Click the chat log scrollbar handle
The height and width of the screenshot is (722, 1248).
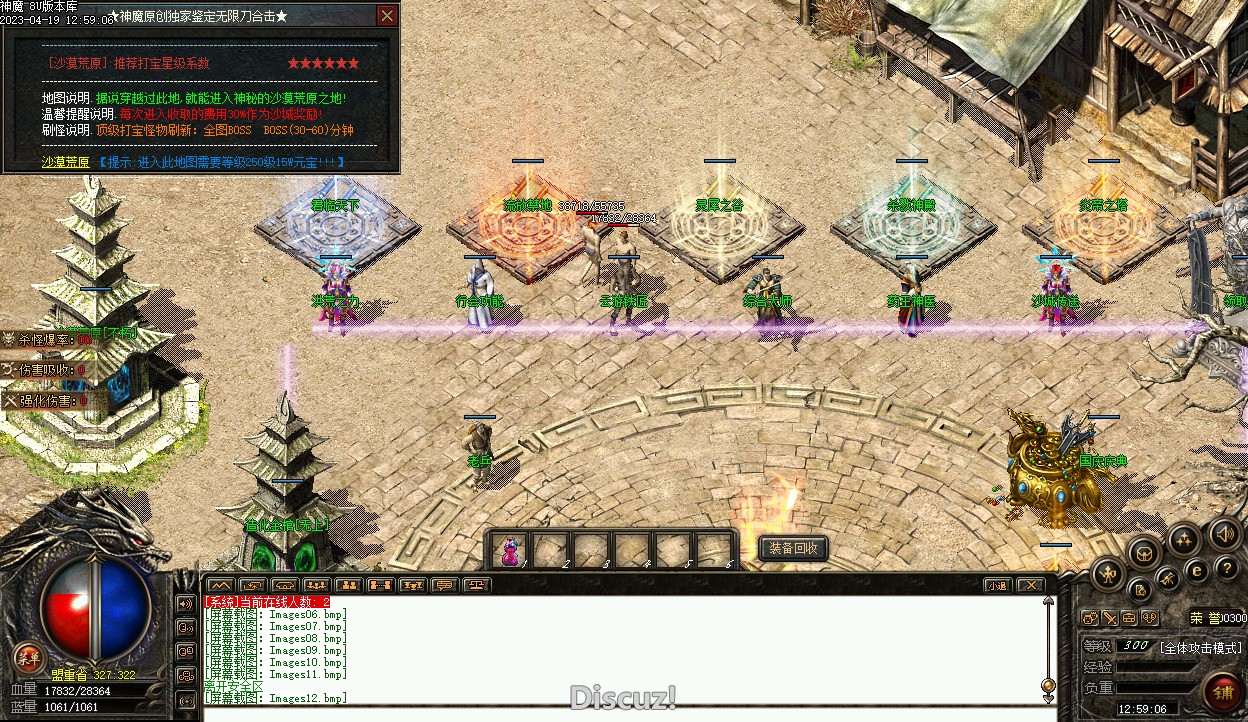(1048, 686)
